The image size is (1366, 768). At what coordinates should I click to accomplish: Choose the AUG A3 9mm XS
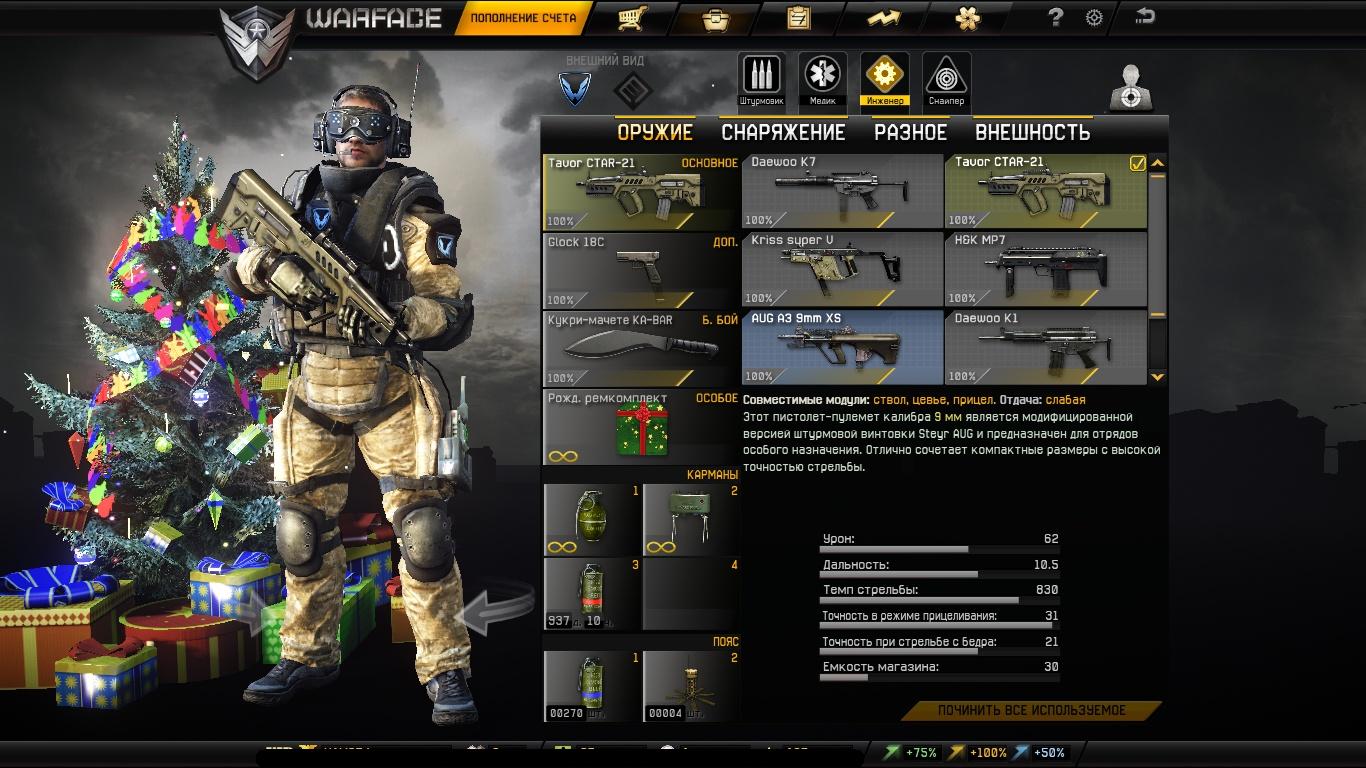coord(842,347)
